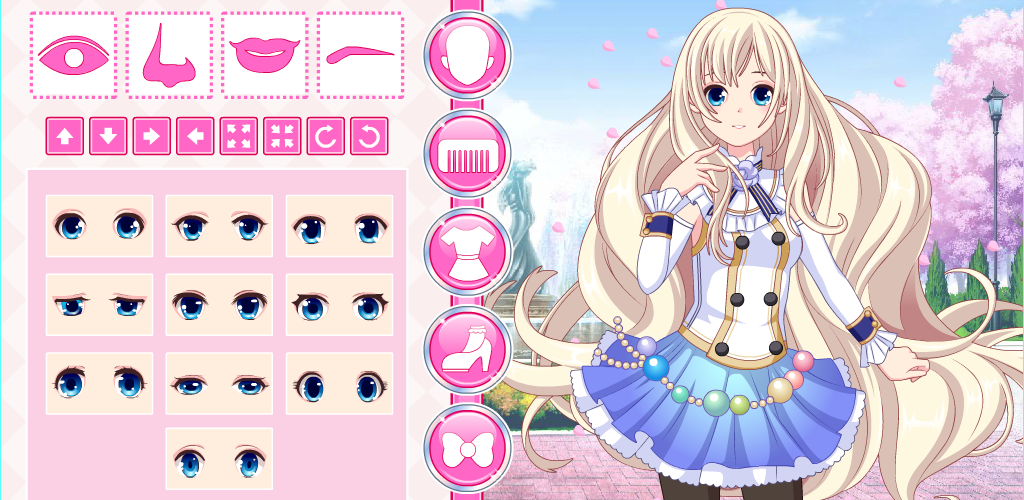Pick the half-closed sleepy eyes thumbnail
The width and height of the screenshot is (1024, 500).
pyautogui.click(x=99, y=304)
